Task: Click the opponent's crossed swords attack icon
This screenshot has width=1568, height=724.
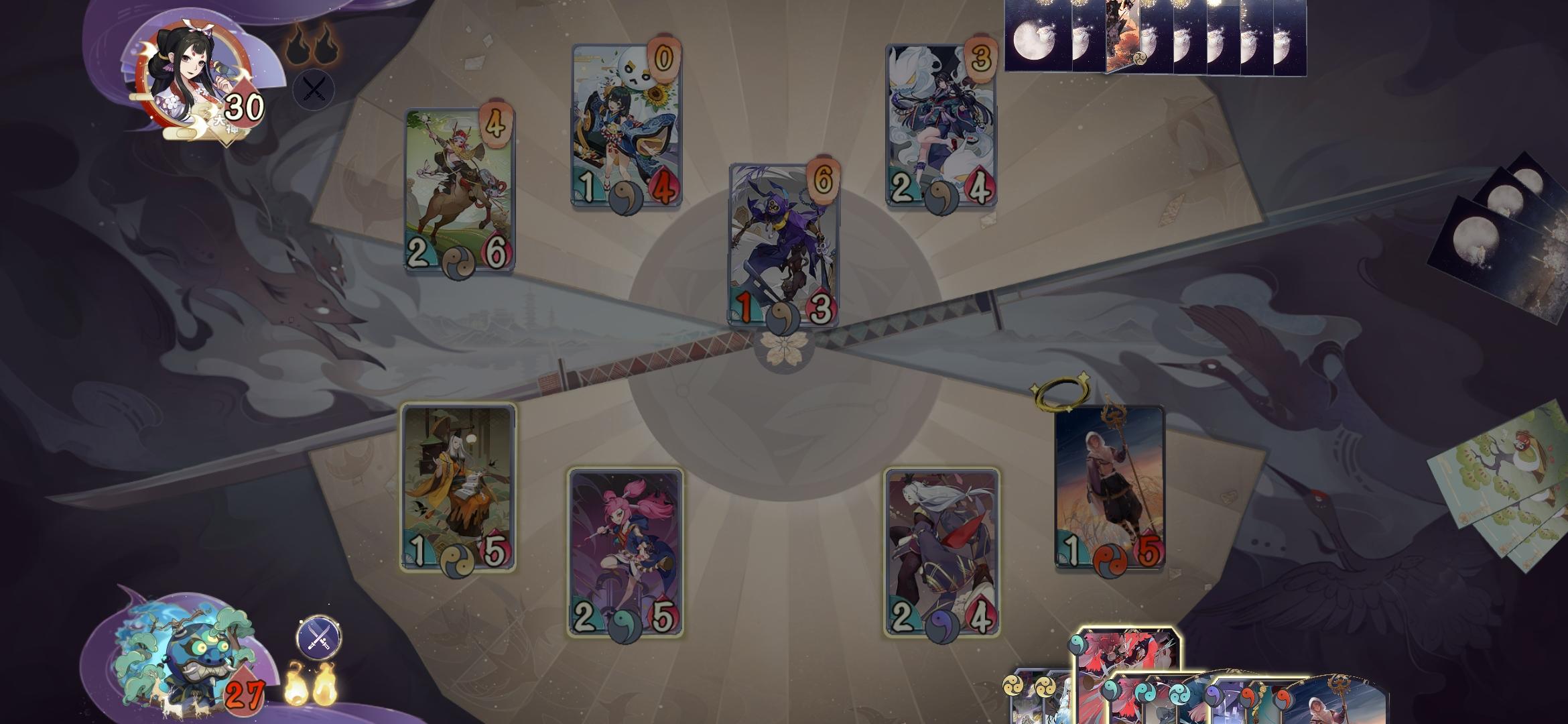Action: pyautogui.click(x=314, y=88)
